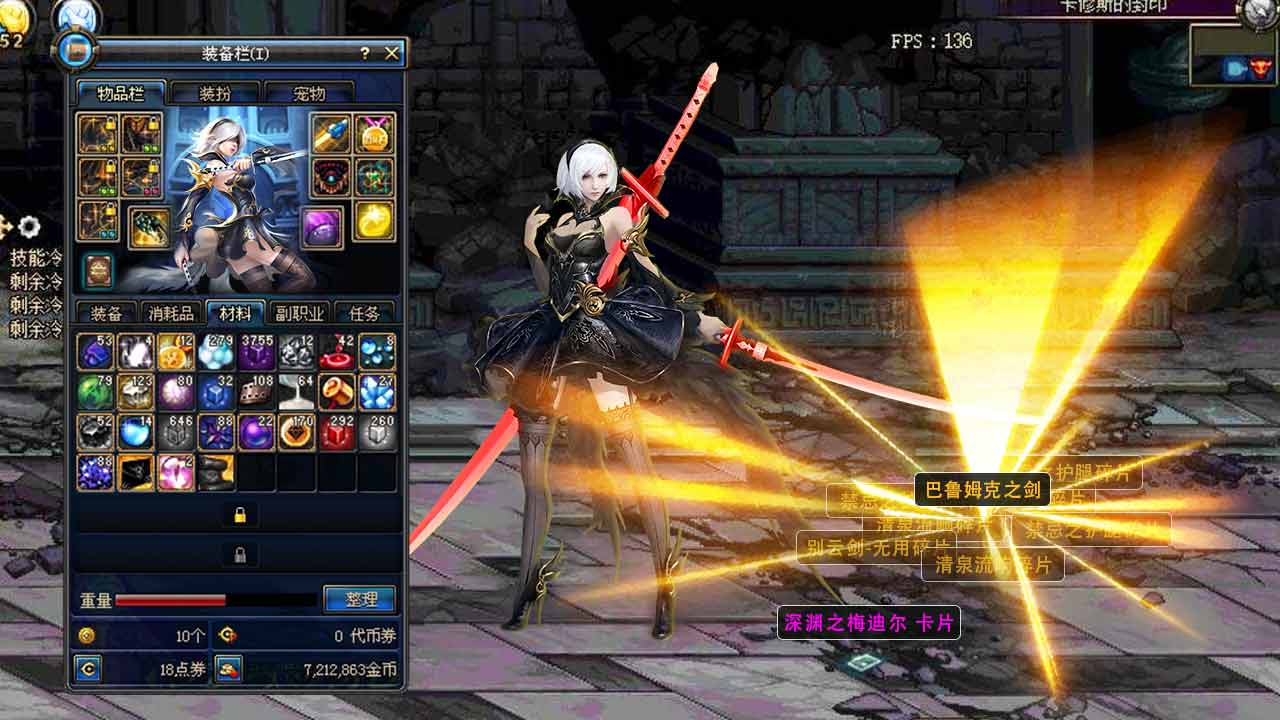
Task: Select the film strip material with 108
Action: (x=257, y=393)
